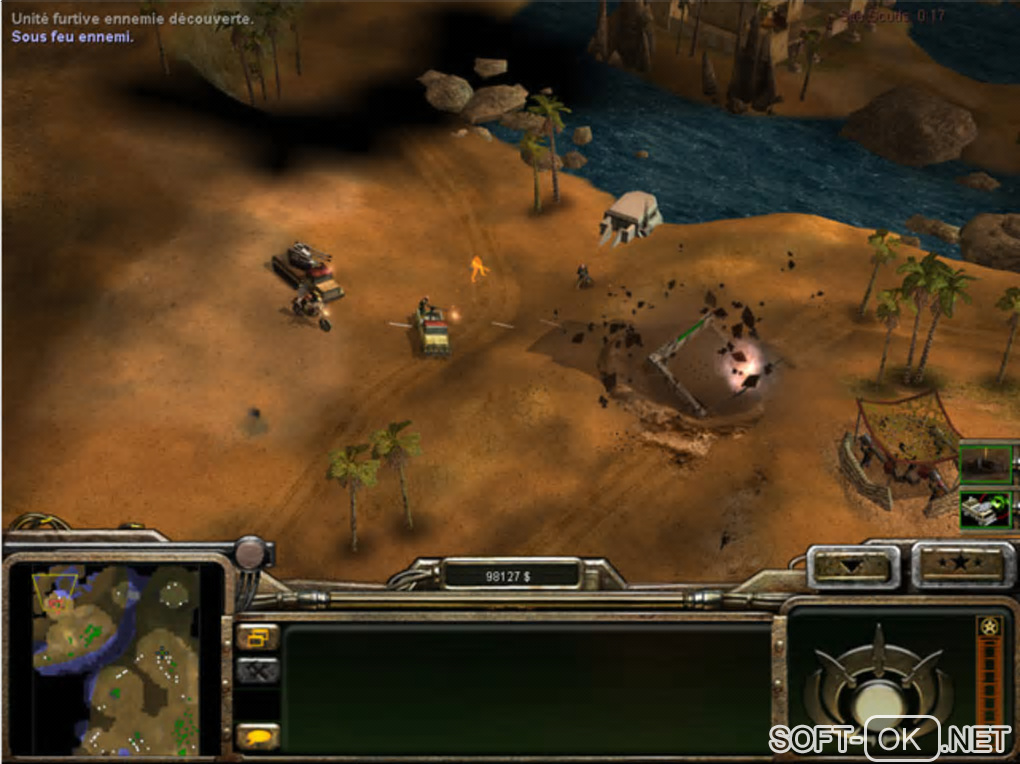The image size is (1020, 764).
Task: Click the minimap in the corner
Action: 113,659
